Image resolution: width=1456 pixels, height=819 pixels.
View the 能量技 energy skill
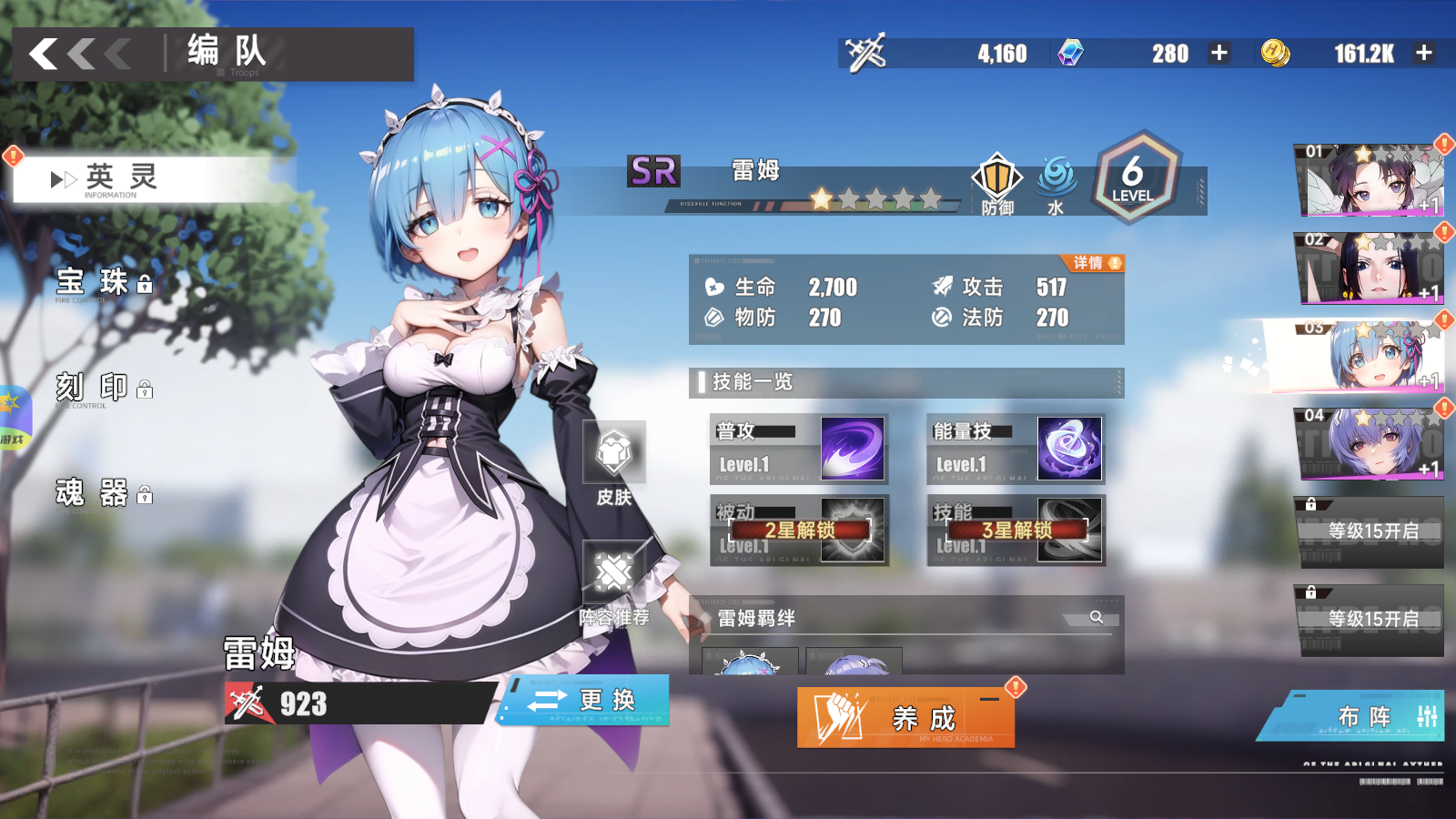point(1016,448)
